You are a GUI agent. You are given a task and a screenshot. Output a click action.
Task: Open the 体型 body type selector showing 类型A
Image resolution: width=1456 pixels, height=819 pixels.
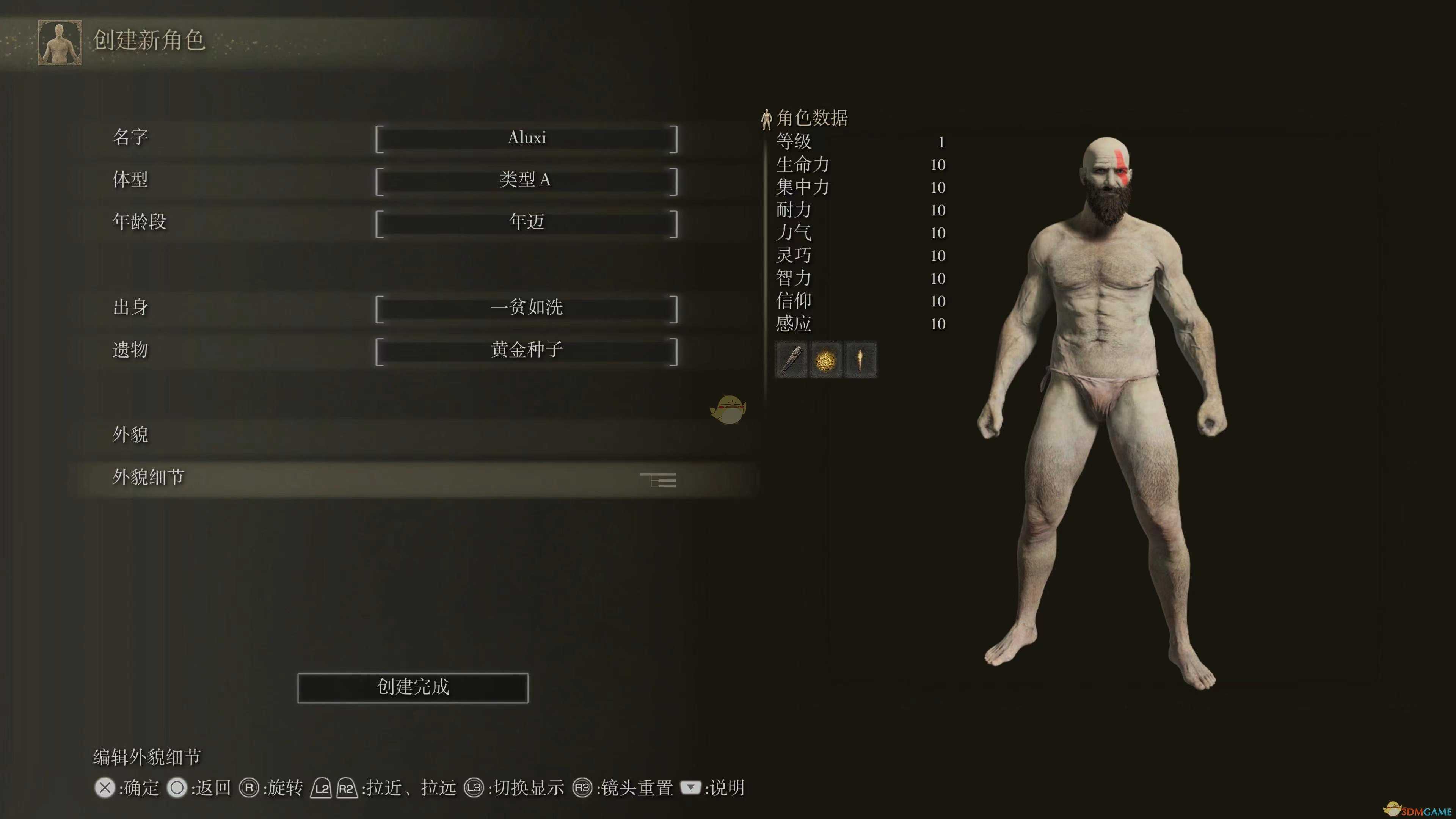pyautogui.click(x=527, y=180)
